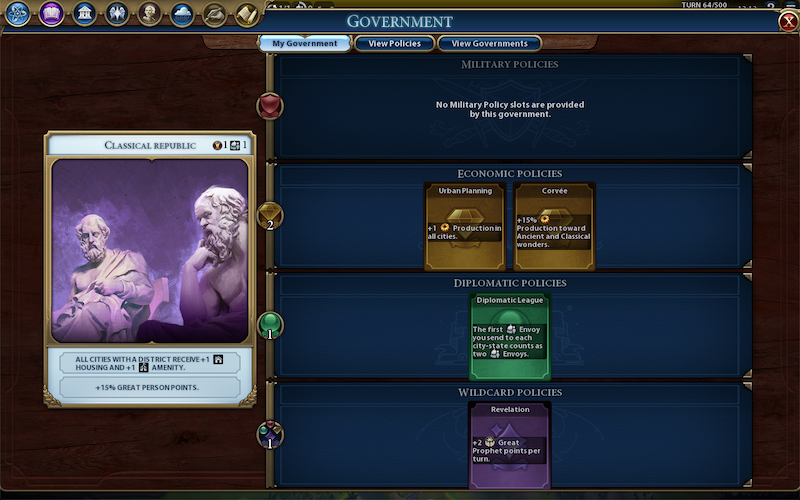Screen dimensions: 800x500
Task: Choose the Corvée policy card
Action: tap(554, 226)
